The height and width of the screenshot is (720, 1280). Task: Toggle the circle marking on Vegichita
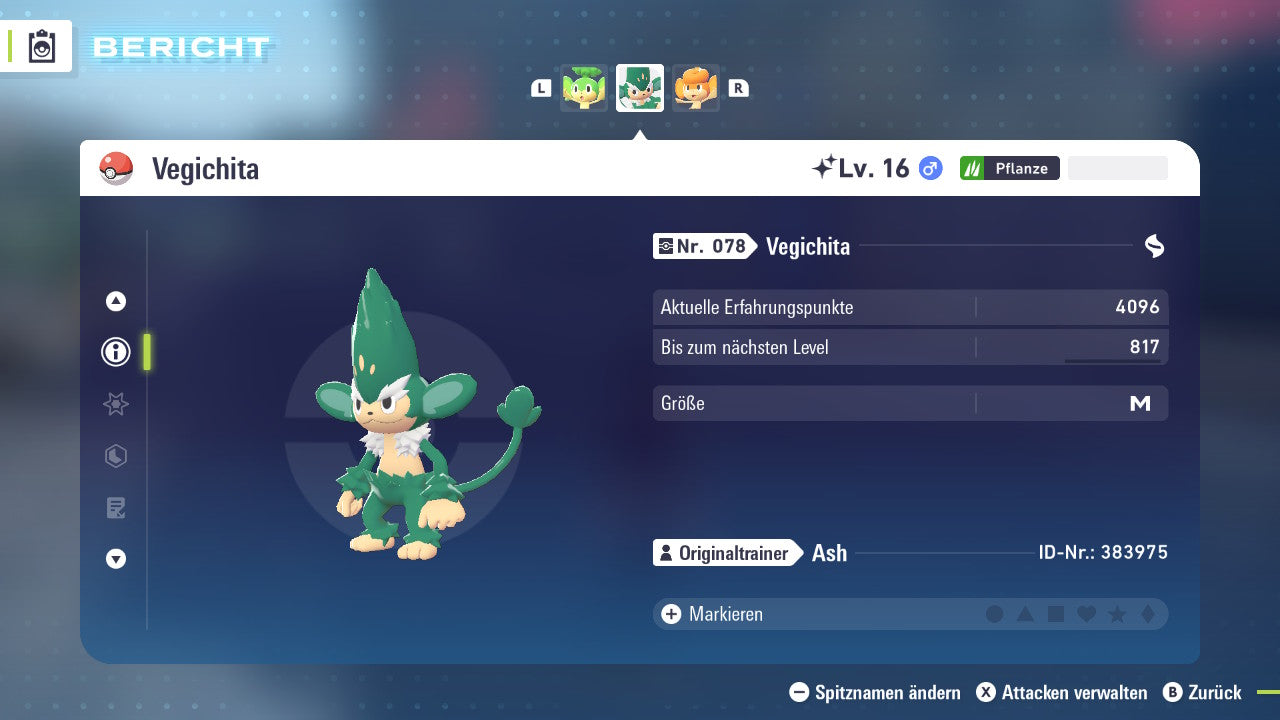point(995,614)
